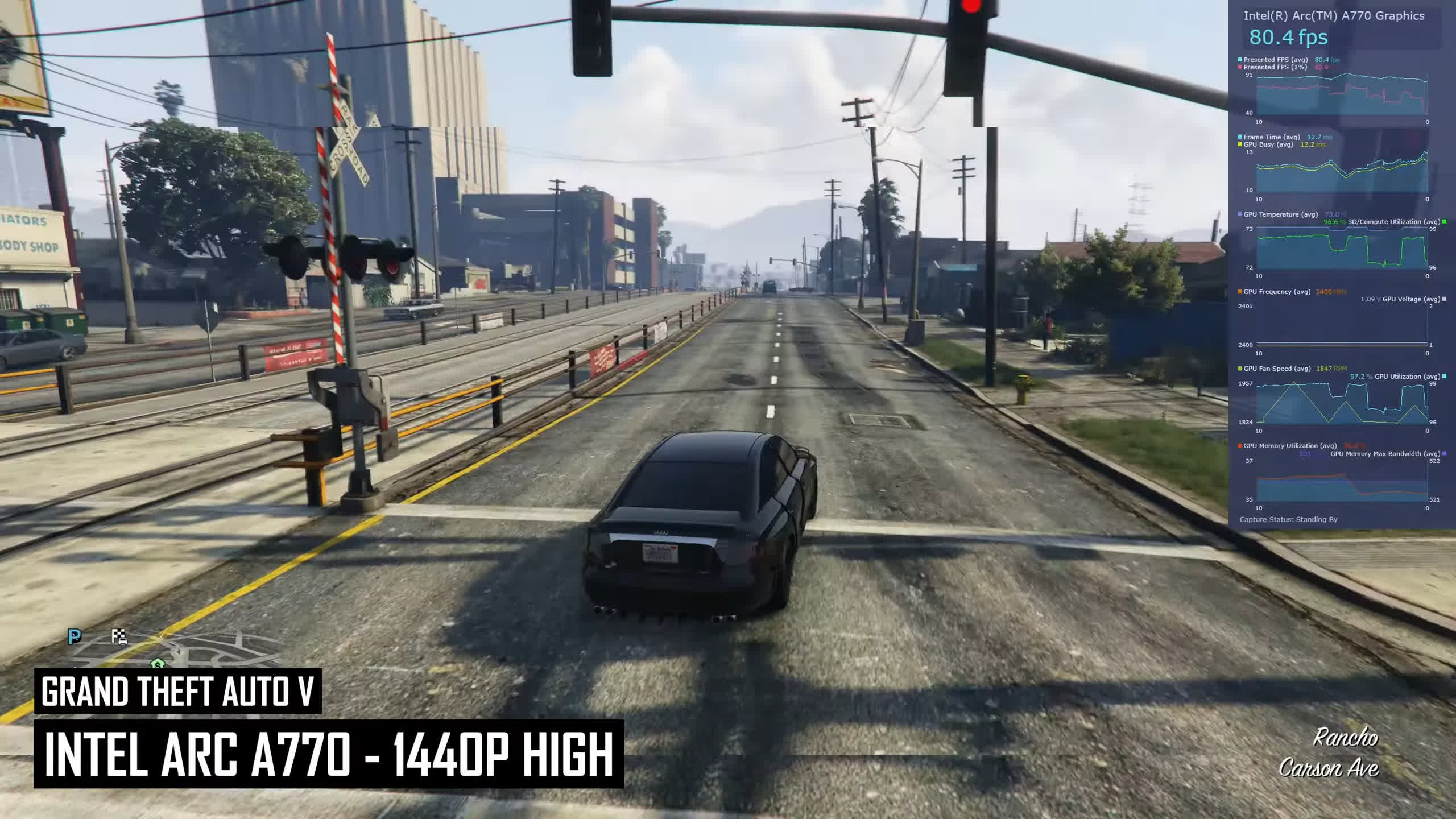Select the blue P marker on the minimap
1456x819 pixels.
(x=75, y=636)
